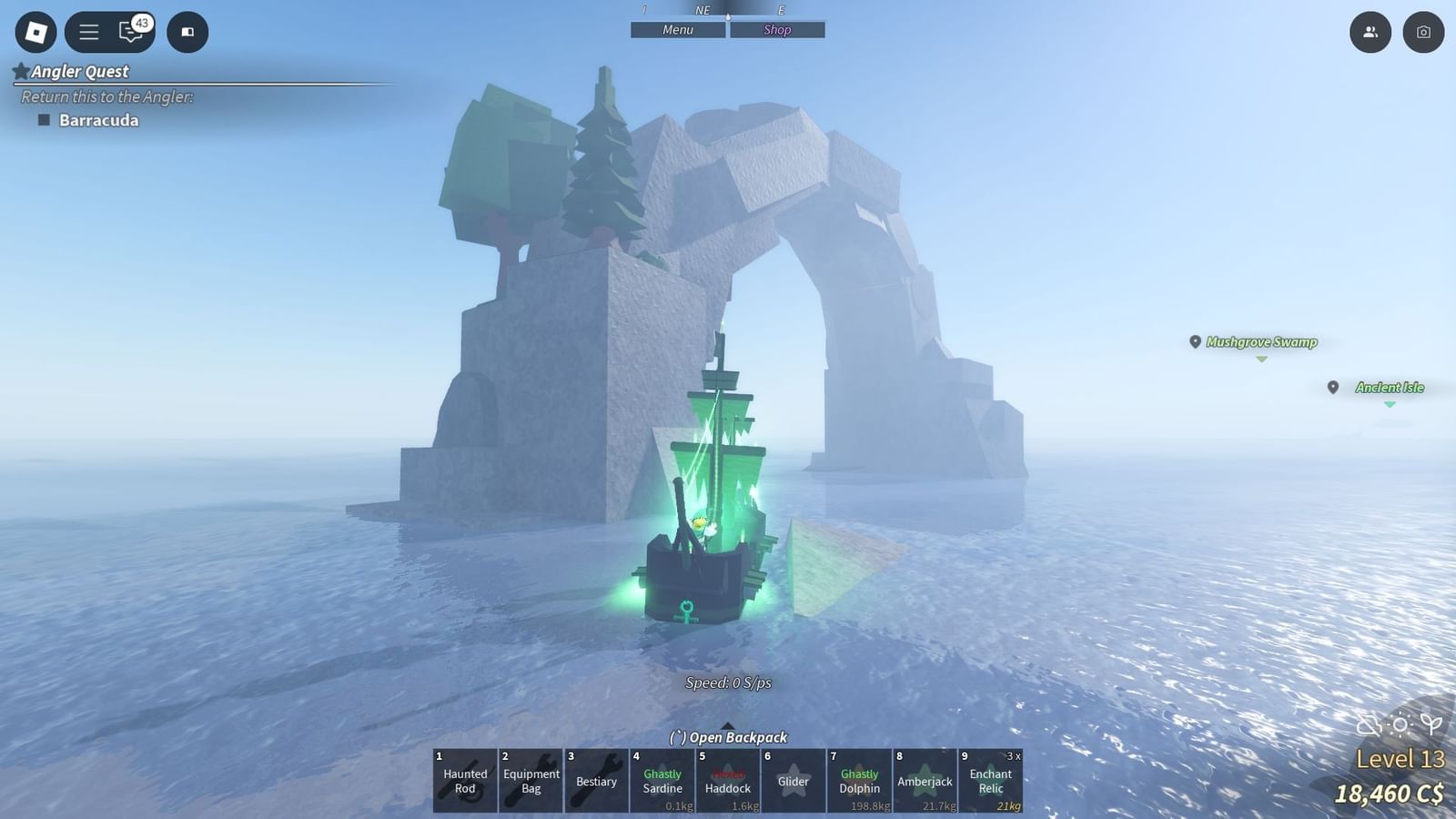Select the Haunted Rod in hotbar slot 1
Screen dimensions: 1456x819
[464, 781]
